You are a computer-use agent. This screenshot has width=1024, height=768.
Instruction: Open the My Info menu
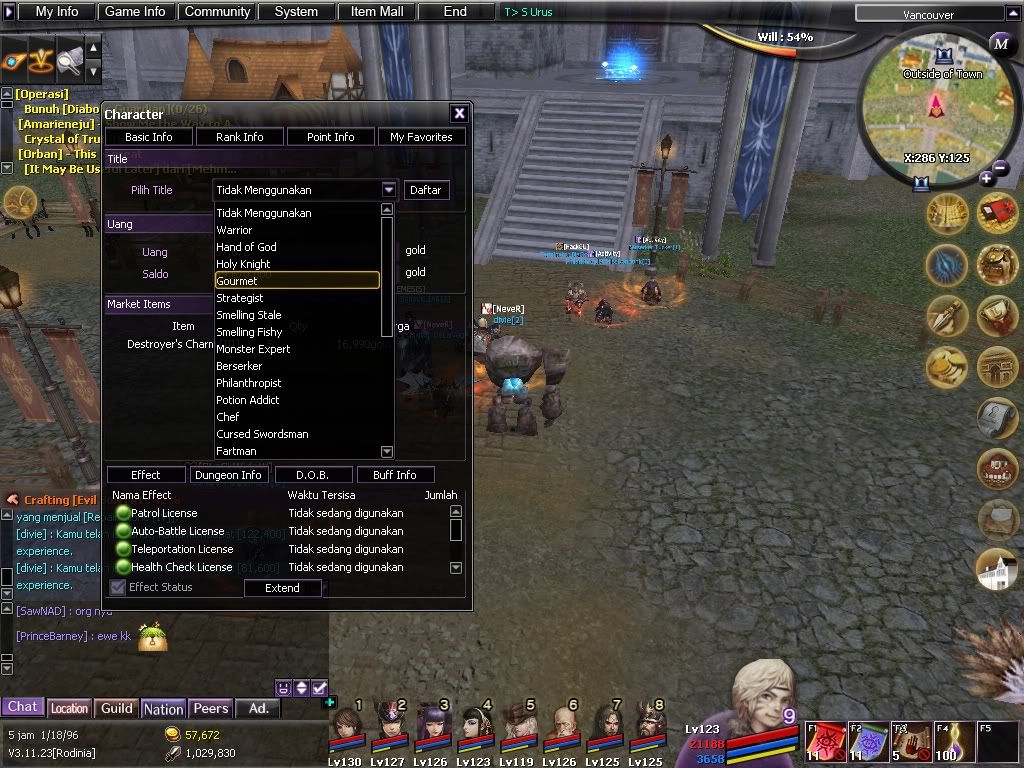coord(56,12)
